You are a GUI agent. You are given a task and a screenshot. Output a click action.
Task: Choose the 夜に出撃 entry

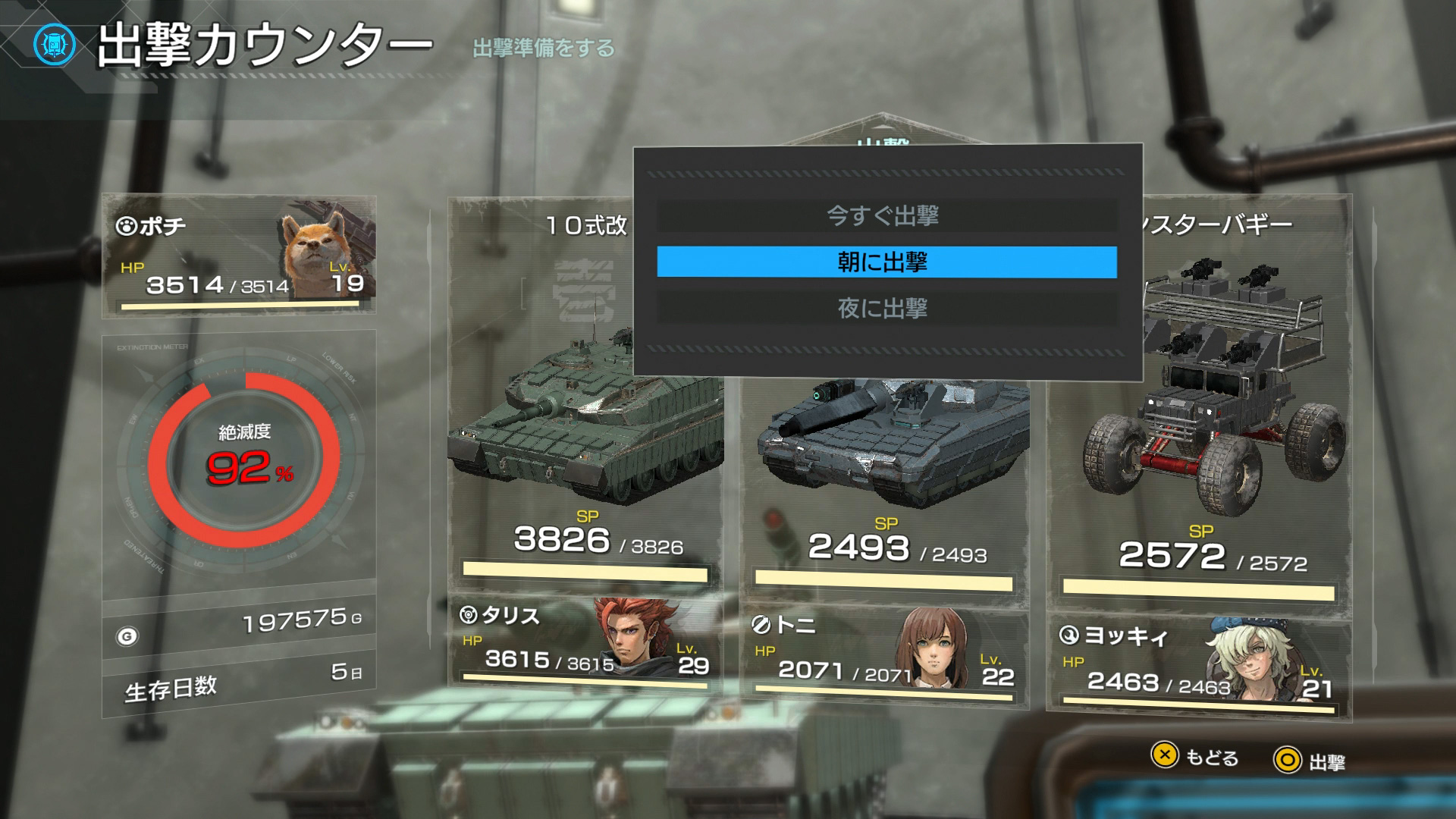[x=884, y=308]
